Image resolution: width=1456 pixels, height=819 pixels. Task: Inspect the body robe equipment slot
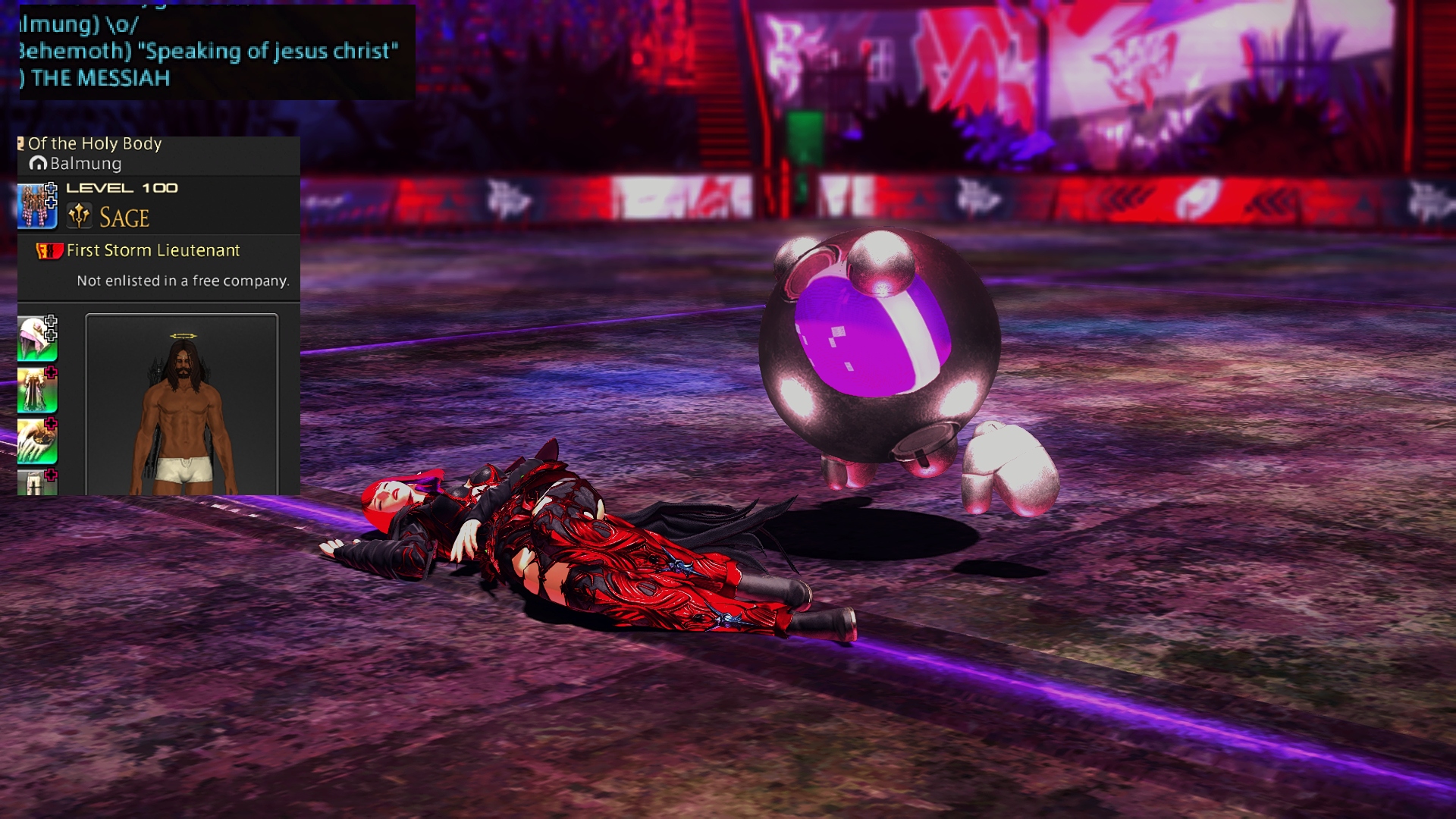(x=37, y=390)
